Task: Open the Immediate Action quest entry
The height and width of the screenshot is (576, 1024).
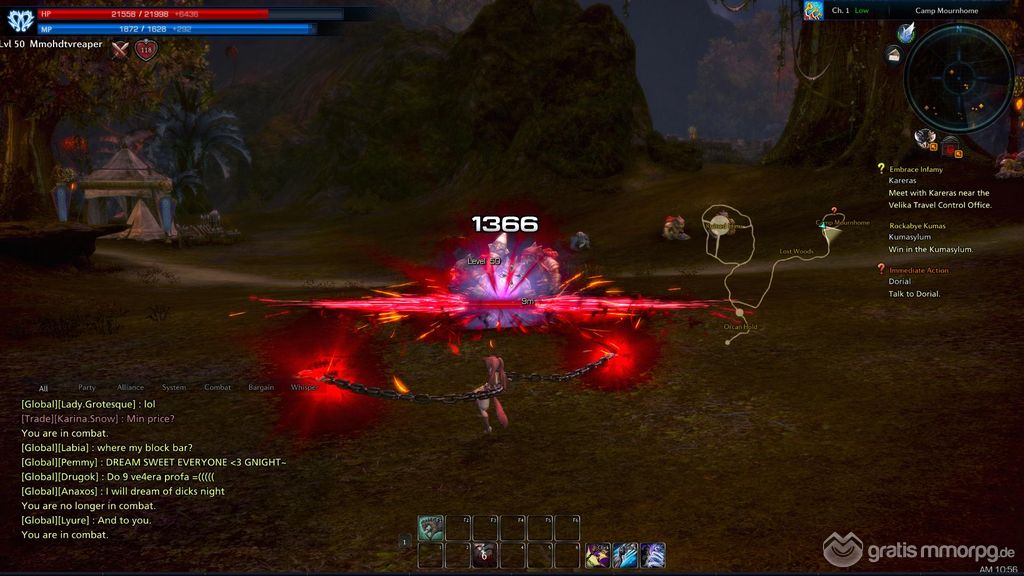Action: (918, 270)
